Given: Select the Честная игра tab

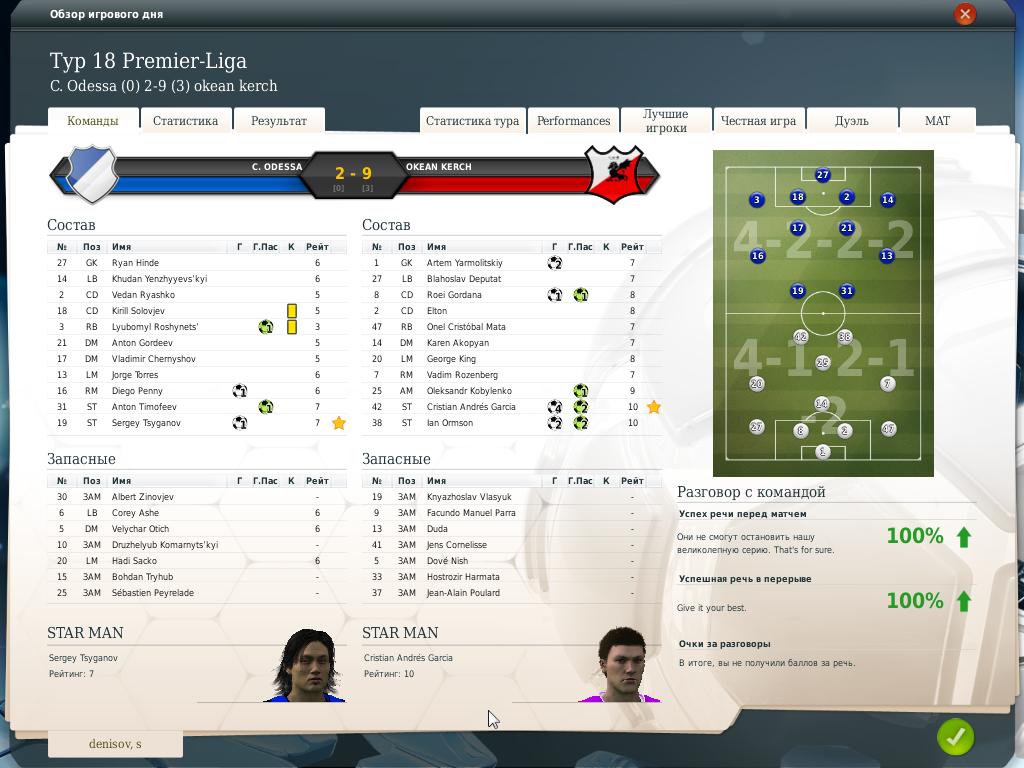Looking at the screenshot, I should pos(758,121).
